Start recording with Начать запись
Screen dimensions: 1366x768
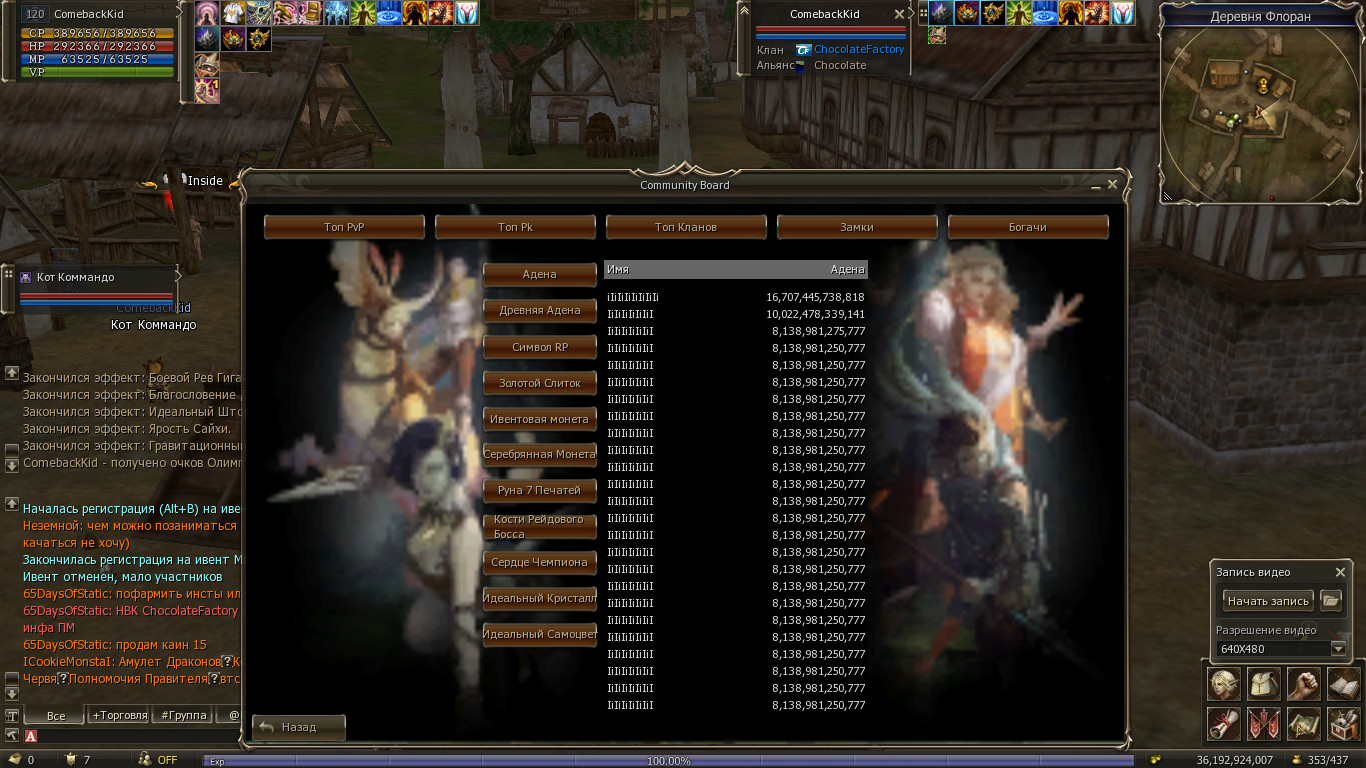coord(1268,601)
